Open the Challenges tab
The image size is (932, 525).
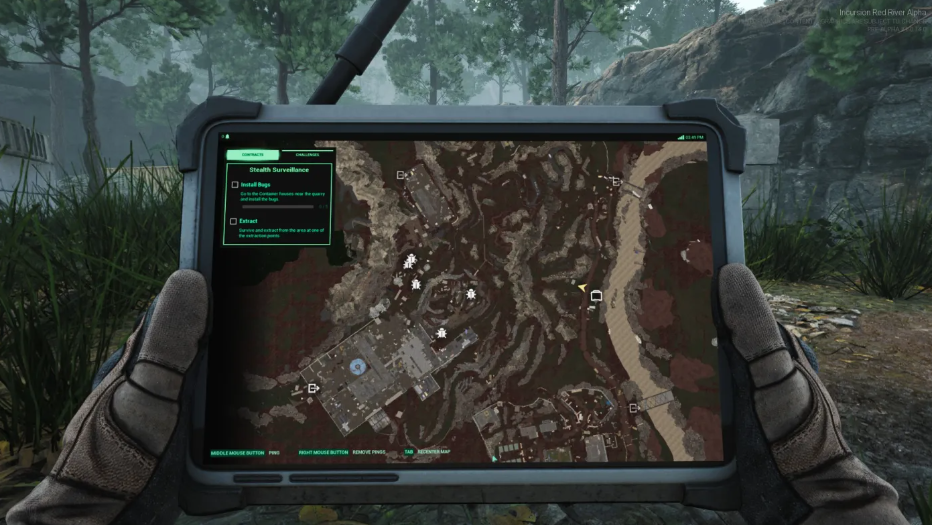point(306,155)
